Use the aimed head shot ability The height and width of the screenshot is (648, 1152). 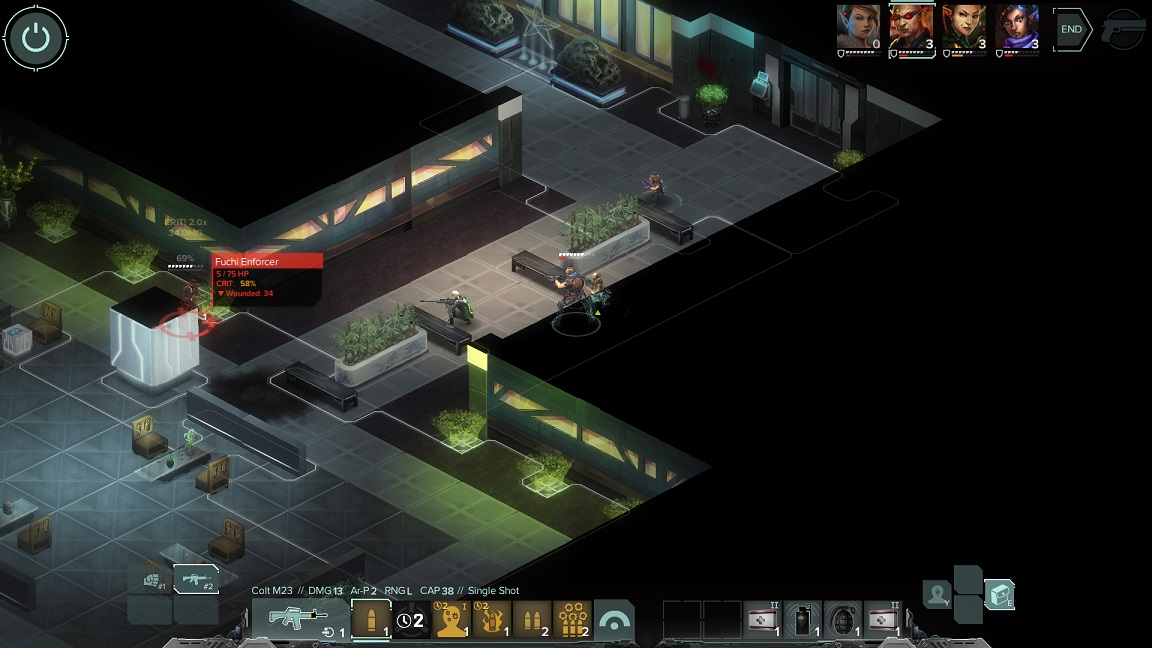(x=451, y=619)
